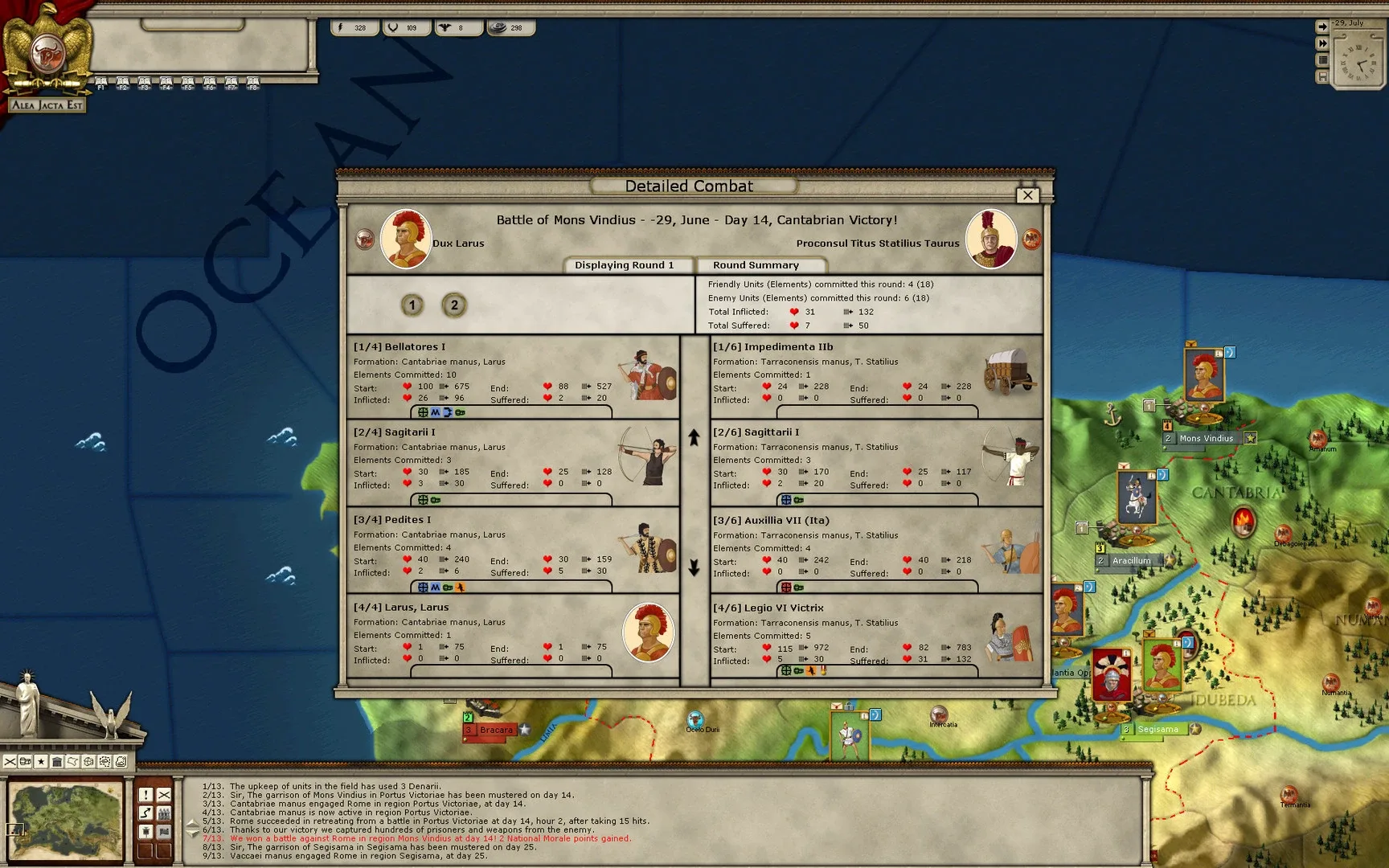
Task: Click the double arrow fast-forward button
Action: pos(1321,43)
